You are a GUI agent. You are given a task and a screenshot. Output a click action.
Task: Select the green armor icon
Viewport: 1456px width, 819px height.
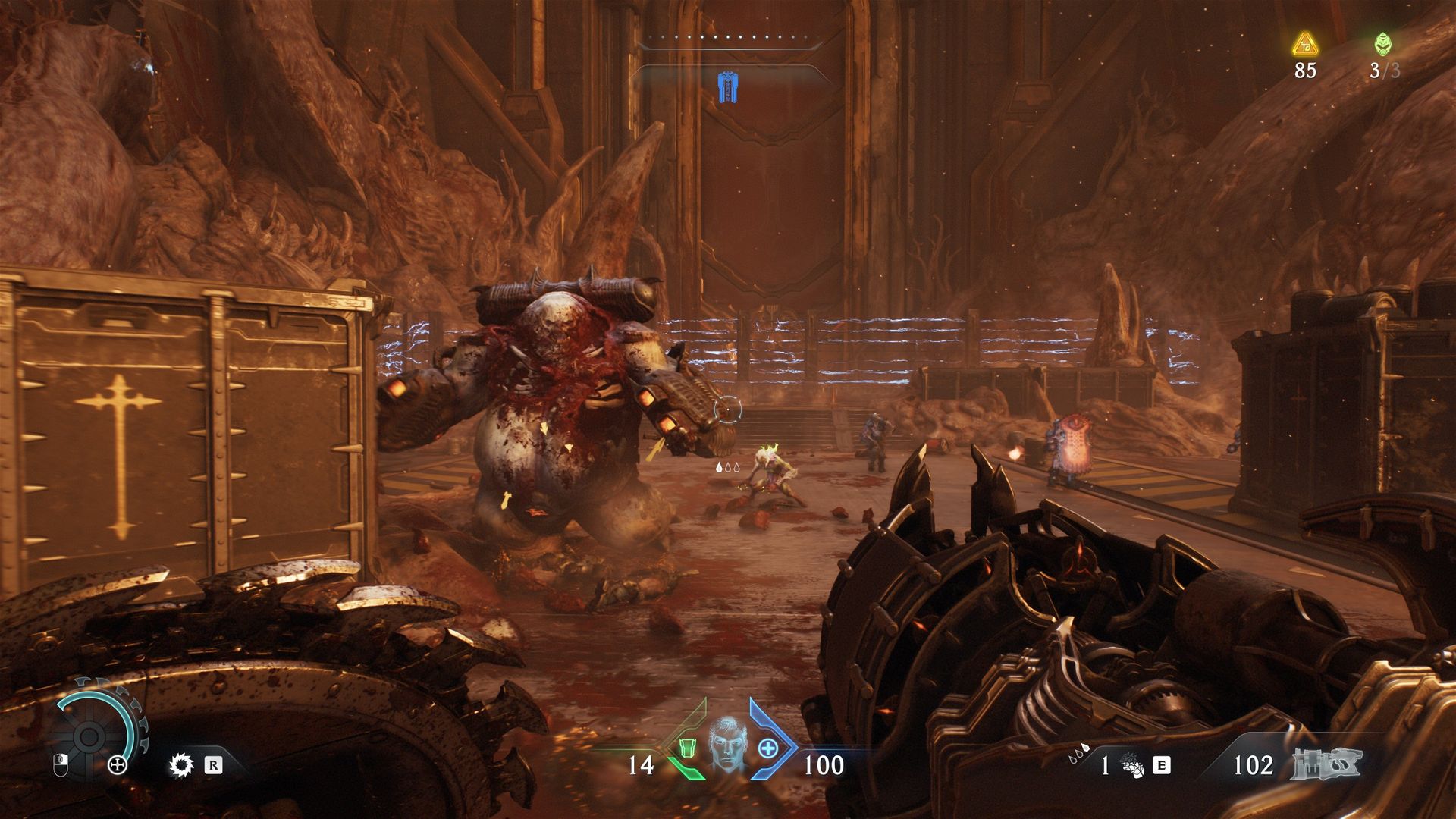tap(688, 748)
